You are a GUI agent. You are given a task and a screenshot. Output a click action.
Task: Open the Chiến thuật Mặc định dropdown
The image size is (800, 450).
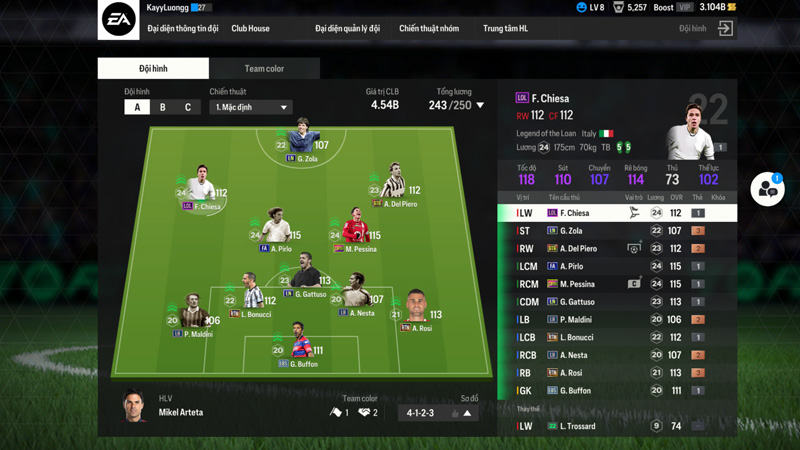click(x=251, y=107)
